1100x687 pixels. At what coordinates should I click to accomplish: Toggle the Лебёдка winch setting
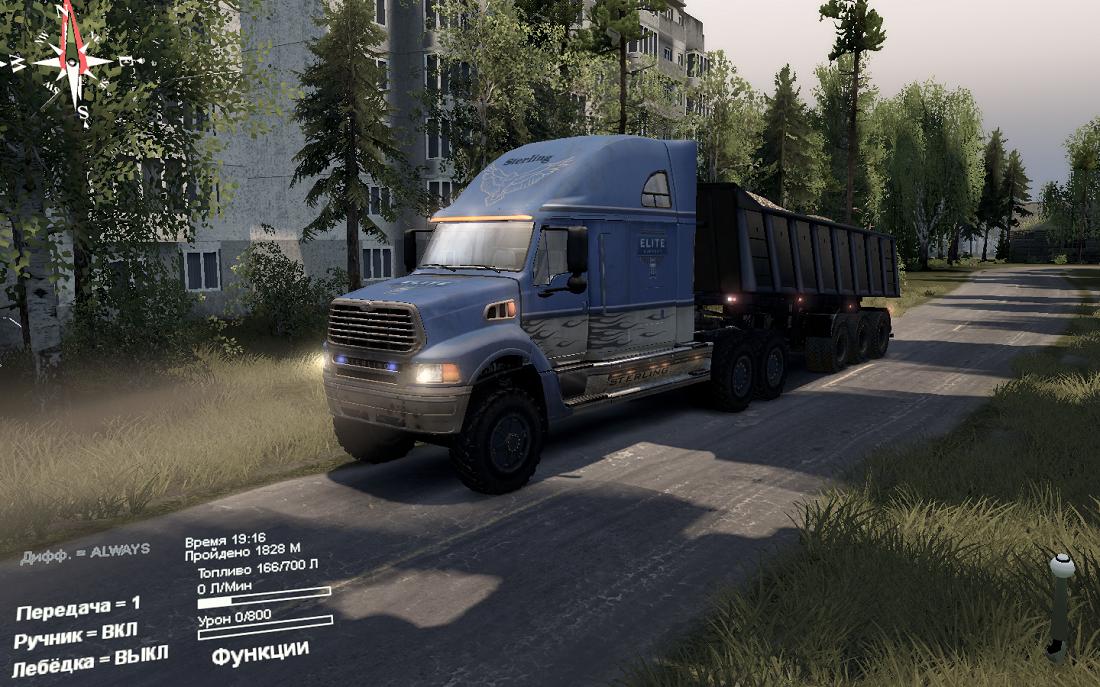pyautogui.click(x=90, y=659)
